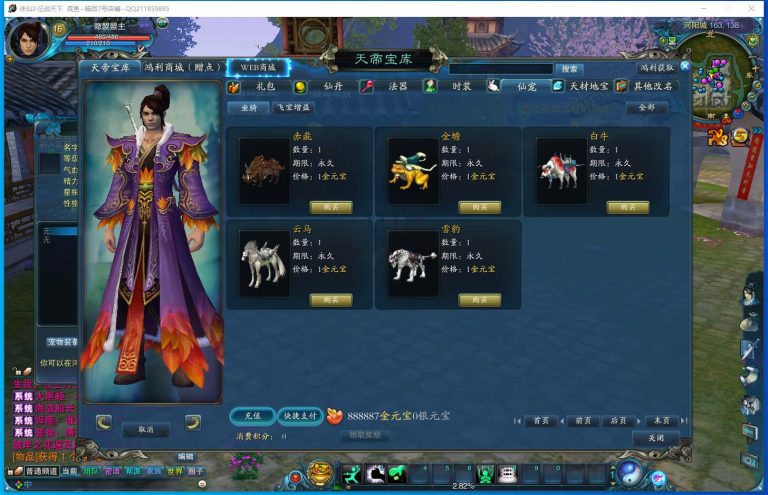The width and height of the screenshot is (768, 495).
Task: Buy the 赤彘 mount
Action: tap(331, 207)
